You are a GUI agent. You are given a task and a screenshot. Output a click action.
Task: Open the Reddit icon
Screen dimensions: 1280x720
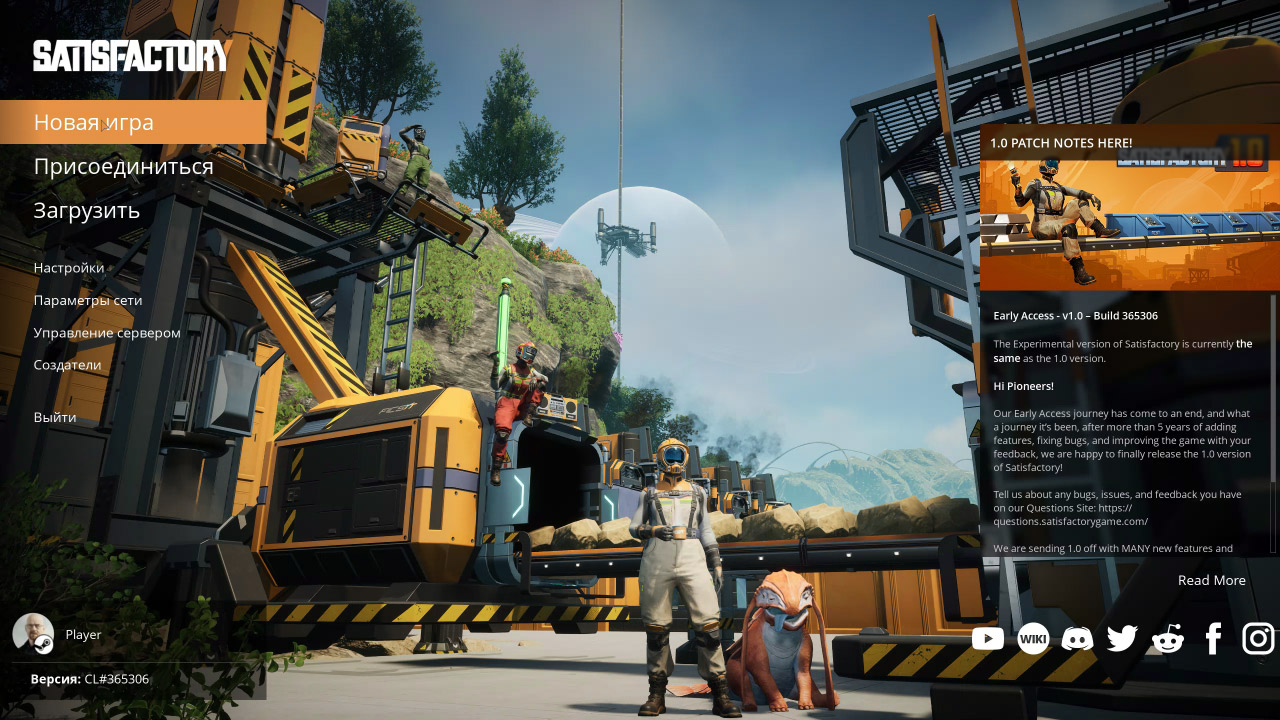(1167, 638)
